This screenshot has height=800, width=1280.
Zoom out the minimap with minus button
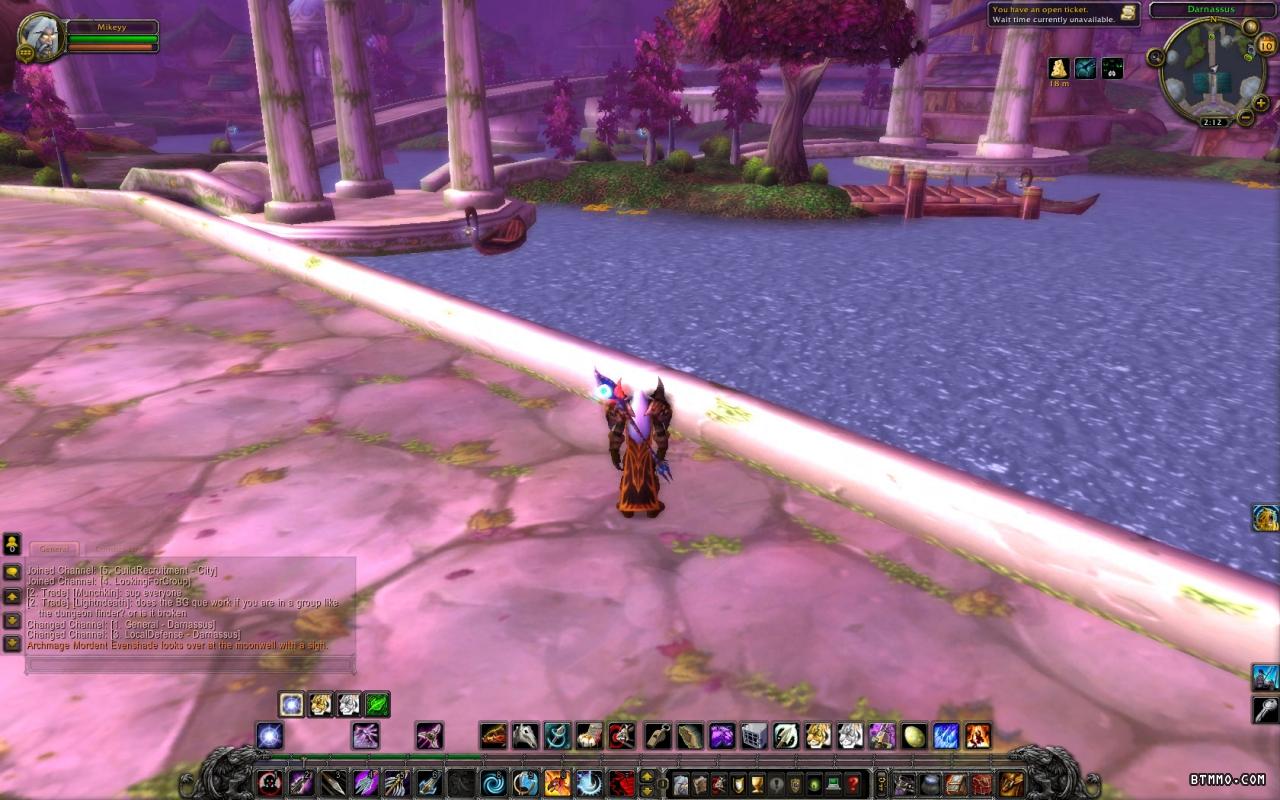coord(1245,117)
